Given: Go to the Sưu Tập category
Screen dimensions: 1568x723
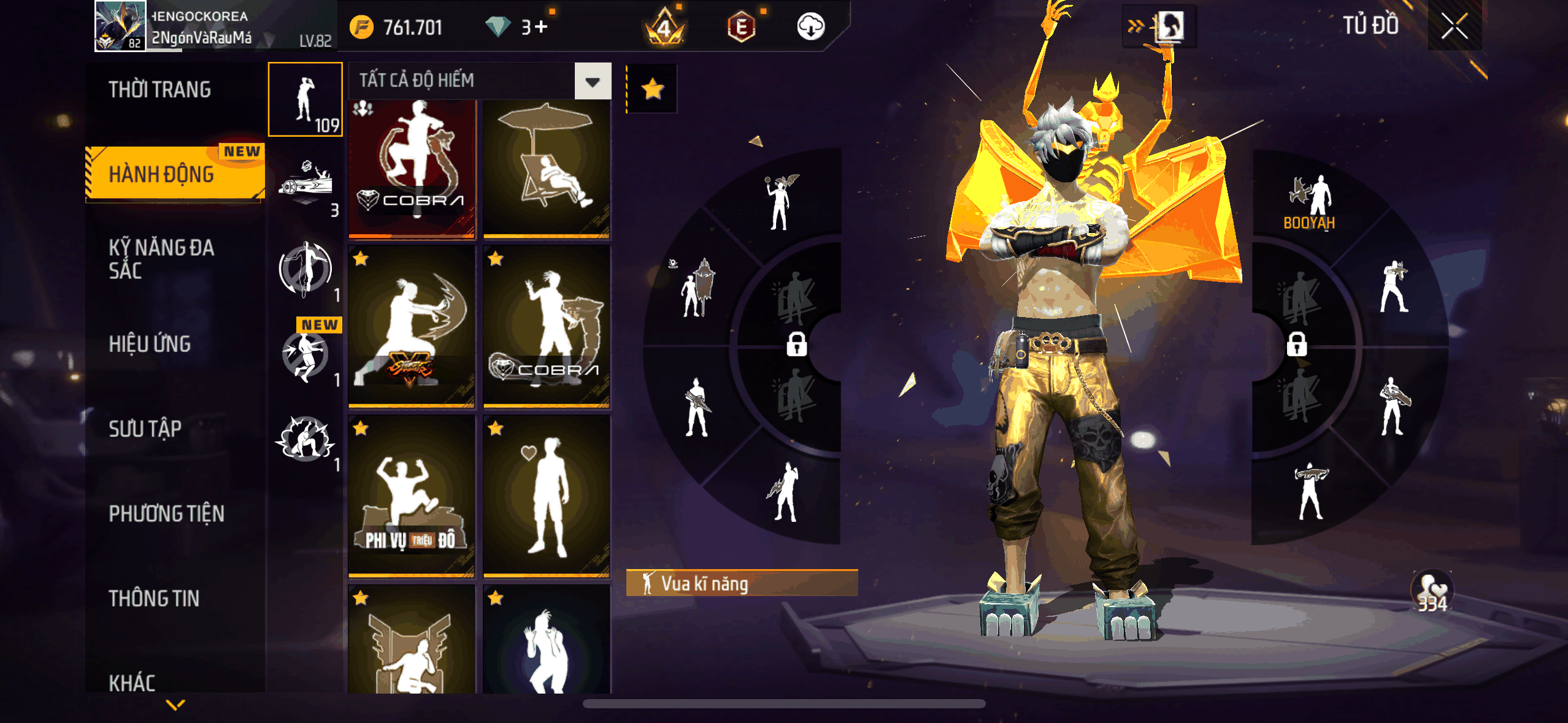Looking at the screenshot, I should [145, 429].
